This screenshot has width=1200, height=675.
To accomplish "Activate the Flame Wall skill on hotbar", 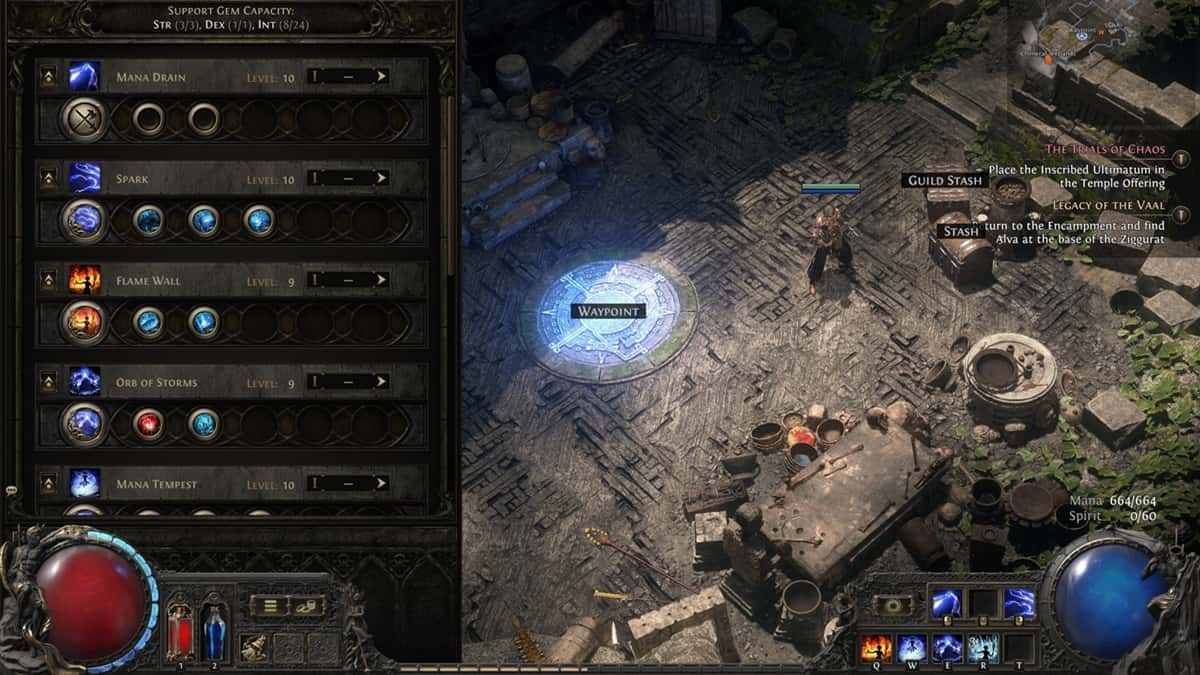I will click(x=876, y=648).
